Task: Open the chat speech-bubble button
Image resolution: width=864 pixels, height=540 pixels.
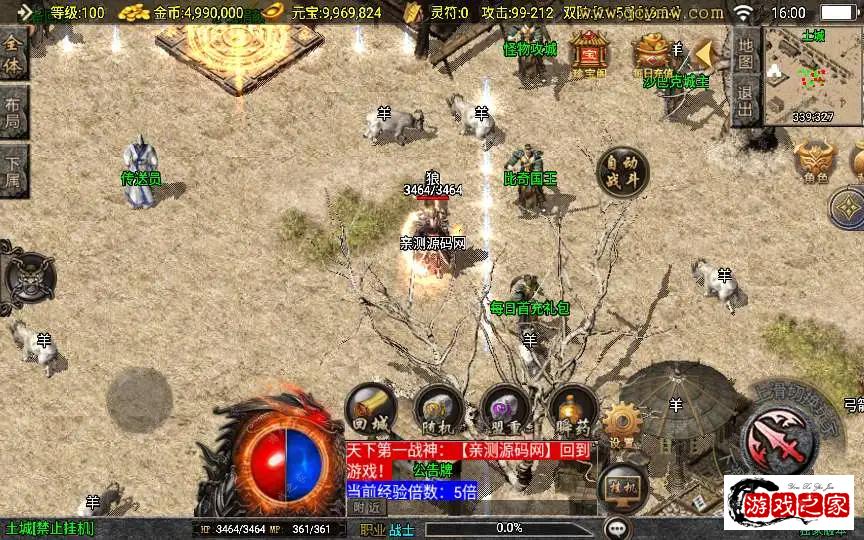Action: click(x=618, y=527)
